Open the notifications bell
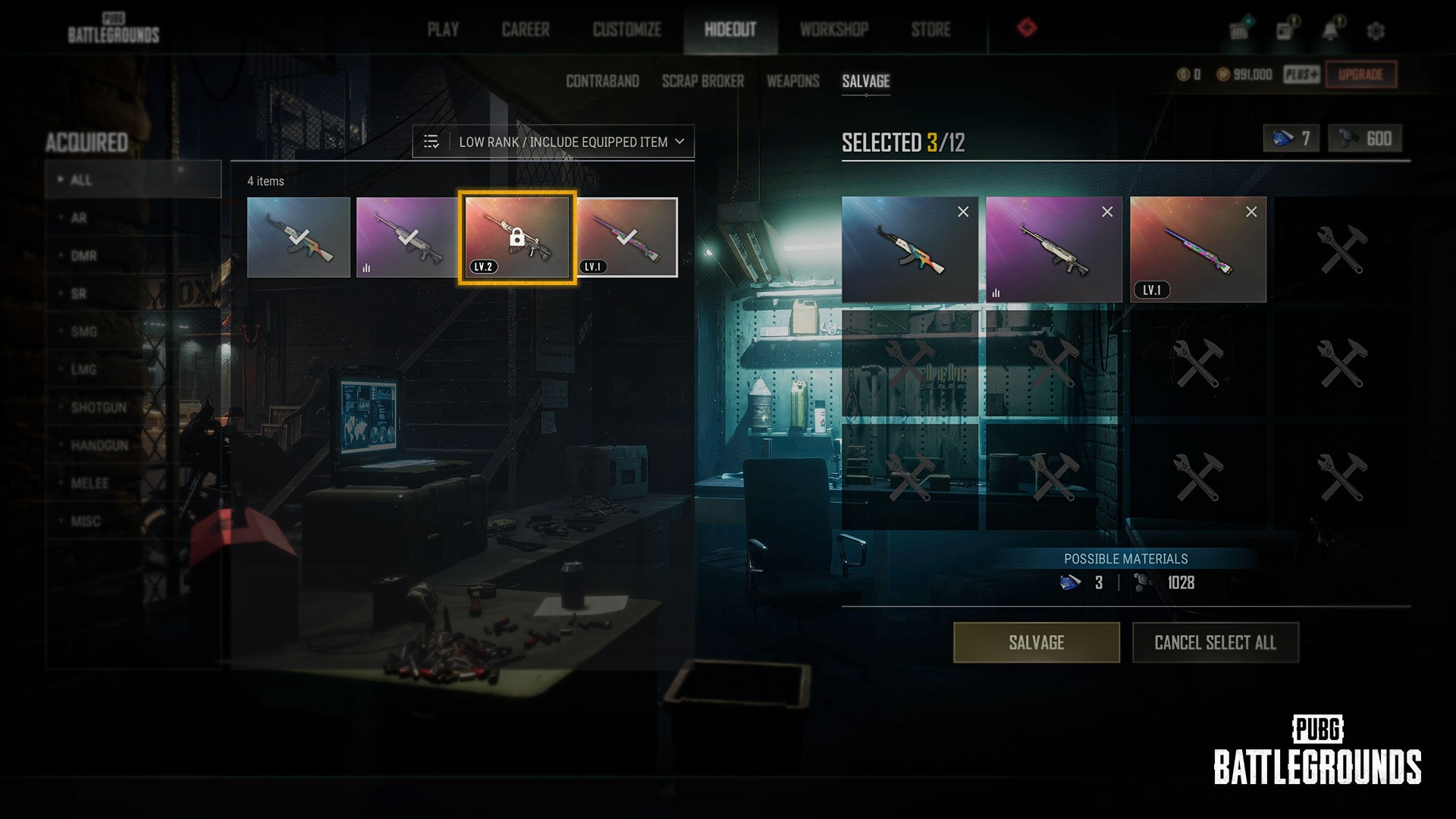Image resolution: width=1456 pixels, height=819 pixels. pos(1330,31)
